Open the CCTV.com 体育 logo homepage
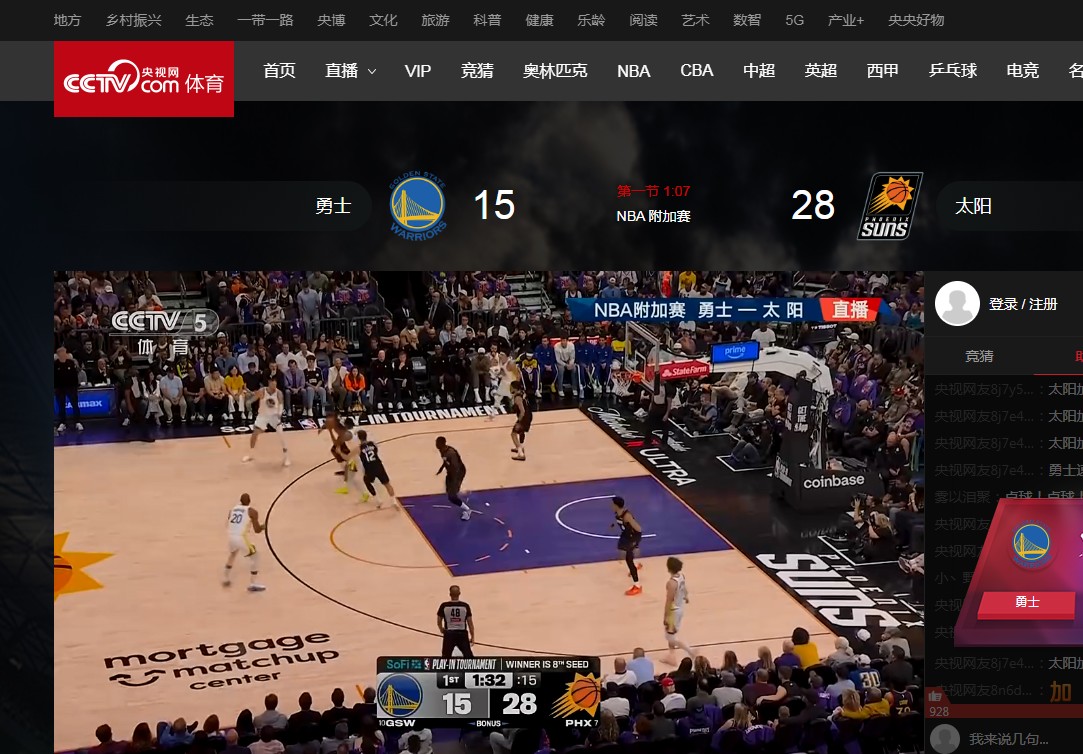Viewport: 1083px width, 754px height. click(144, 80)
